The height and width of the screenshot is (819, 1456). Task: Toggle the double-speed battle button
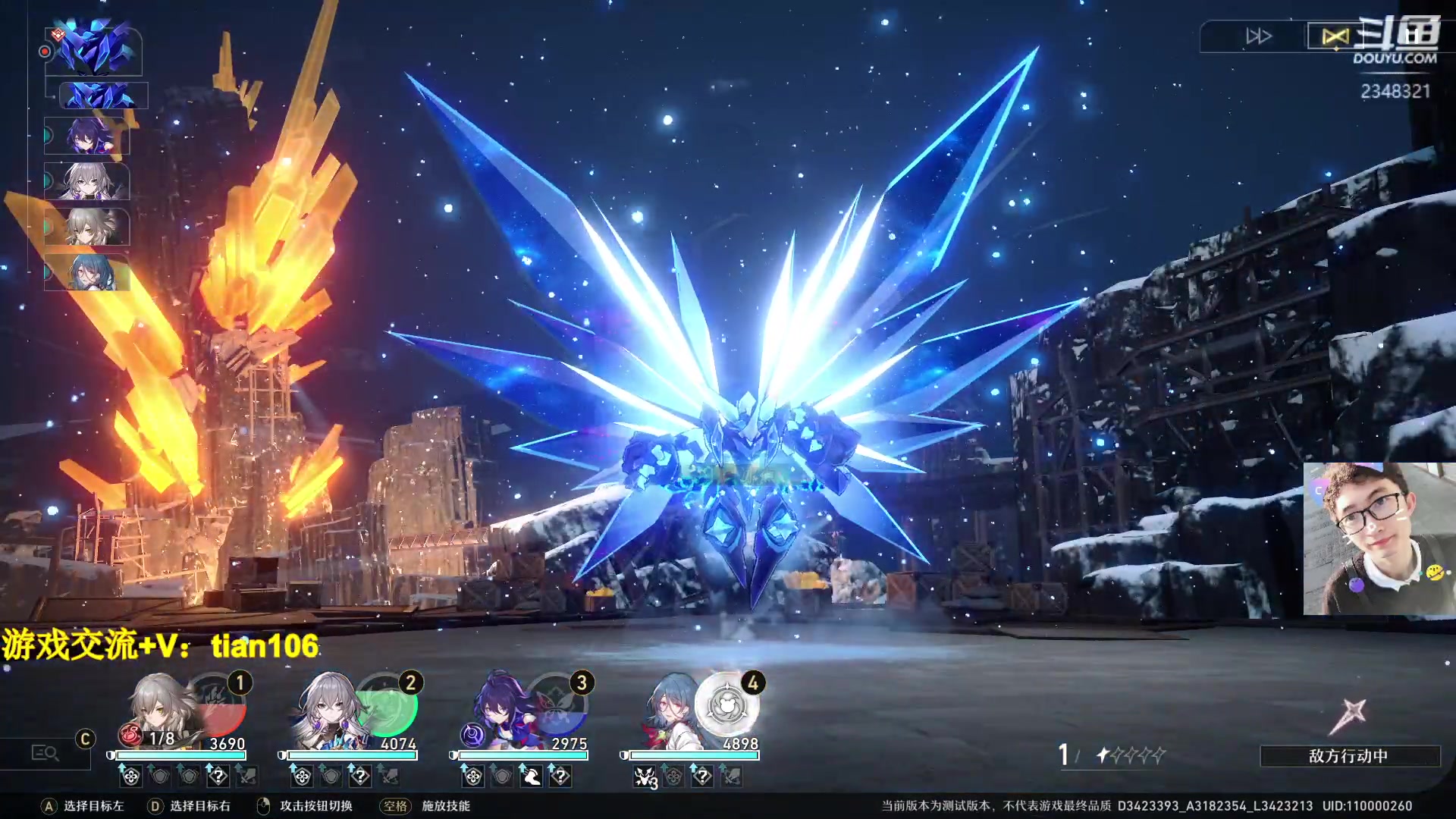click(x=1258, y=36)
